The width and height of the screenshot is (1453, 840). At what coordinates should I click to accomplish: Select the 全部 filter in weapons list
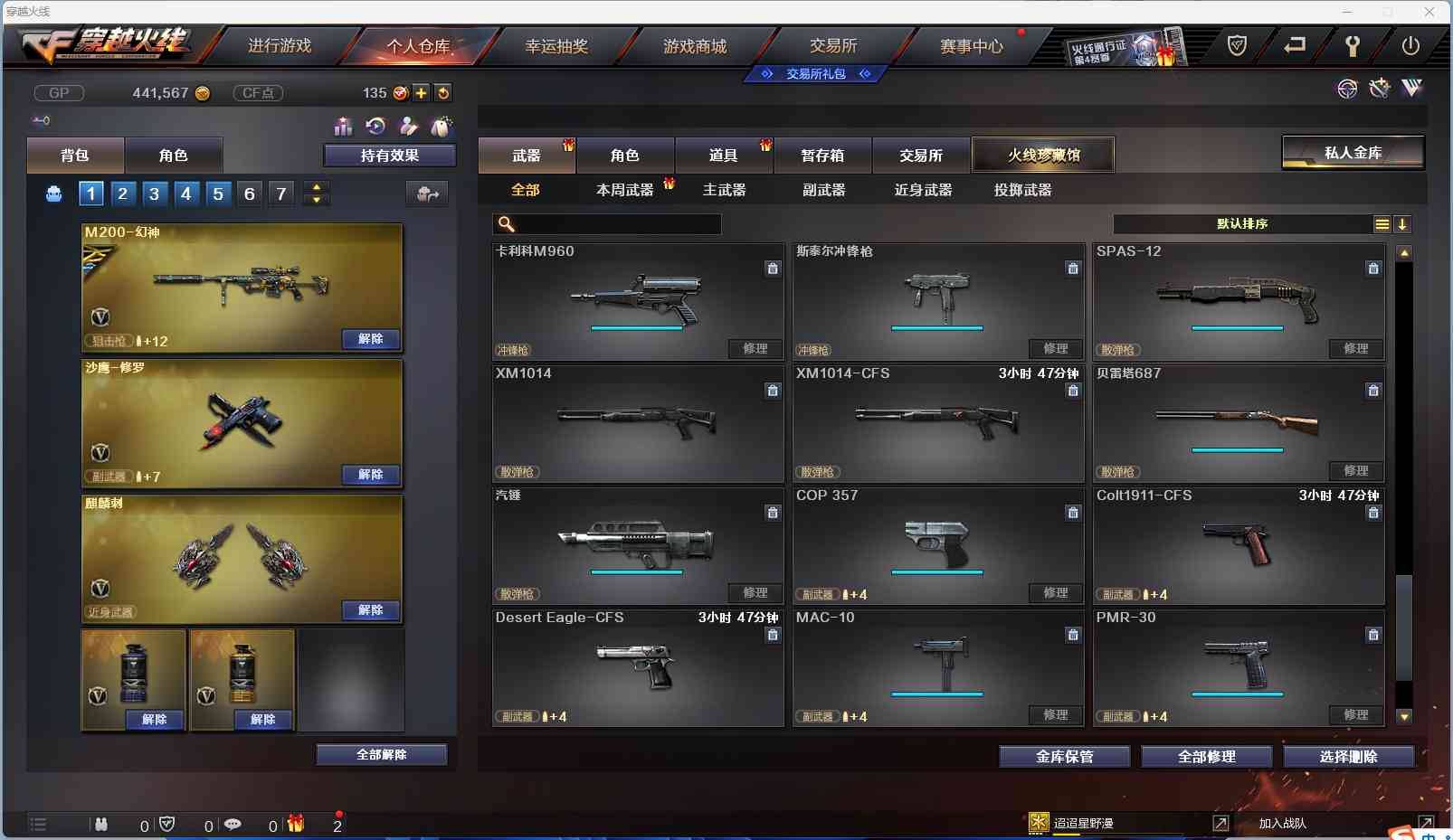pos(527,190)
